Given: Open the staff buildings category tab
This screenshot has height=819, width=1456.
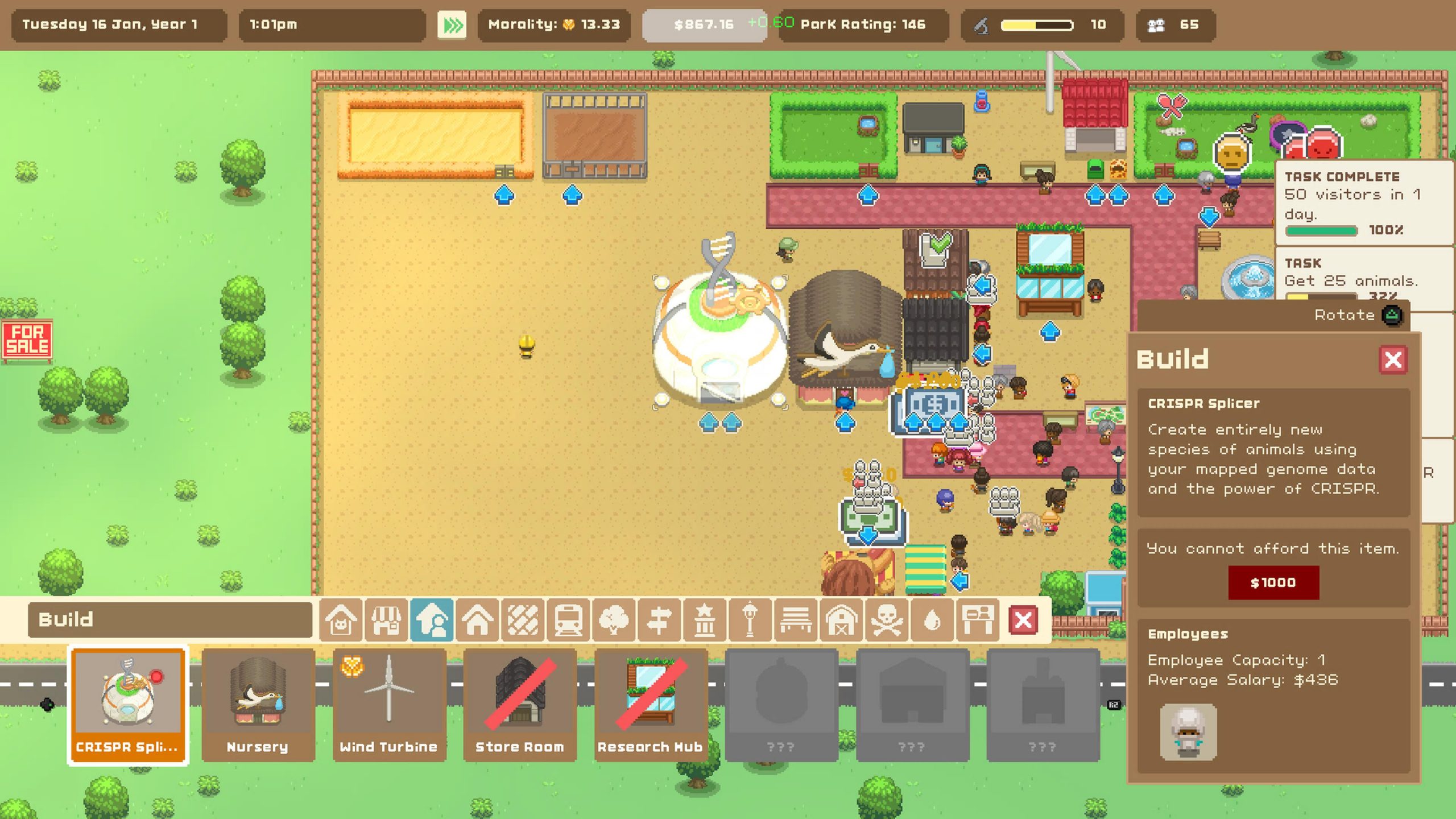Looking at the screenshot, I should pyautogui.click(x=432, y=619).
